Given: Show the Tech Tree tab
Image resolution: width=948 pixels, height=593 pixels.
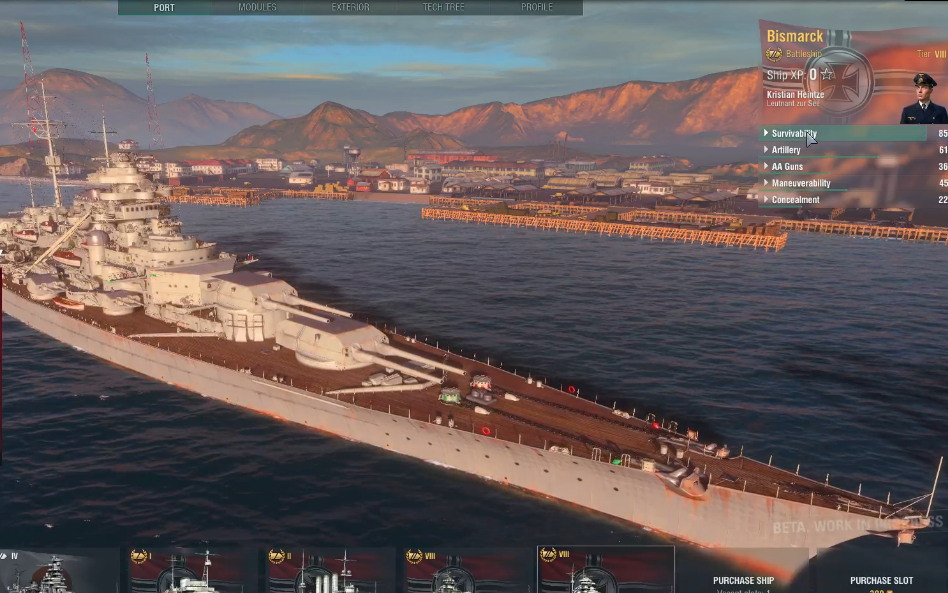Looking at the screenshot, I should [x=443, y=7].
